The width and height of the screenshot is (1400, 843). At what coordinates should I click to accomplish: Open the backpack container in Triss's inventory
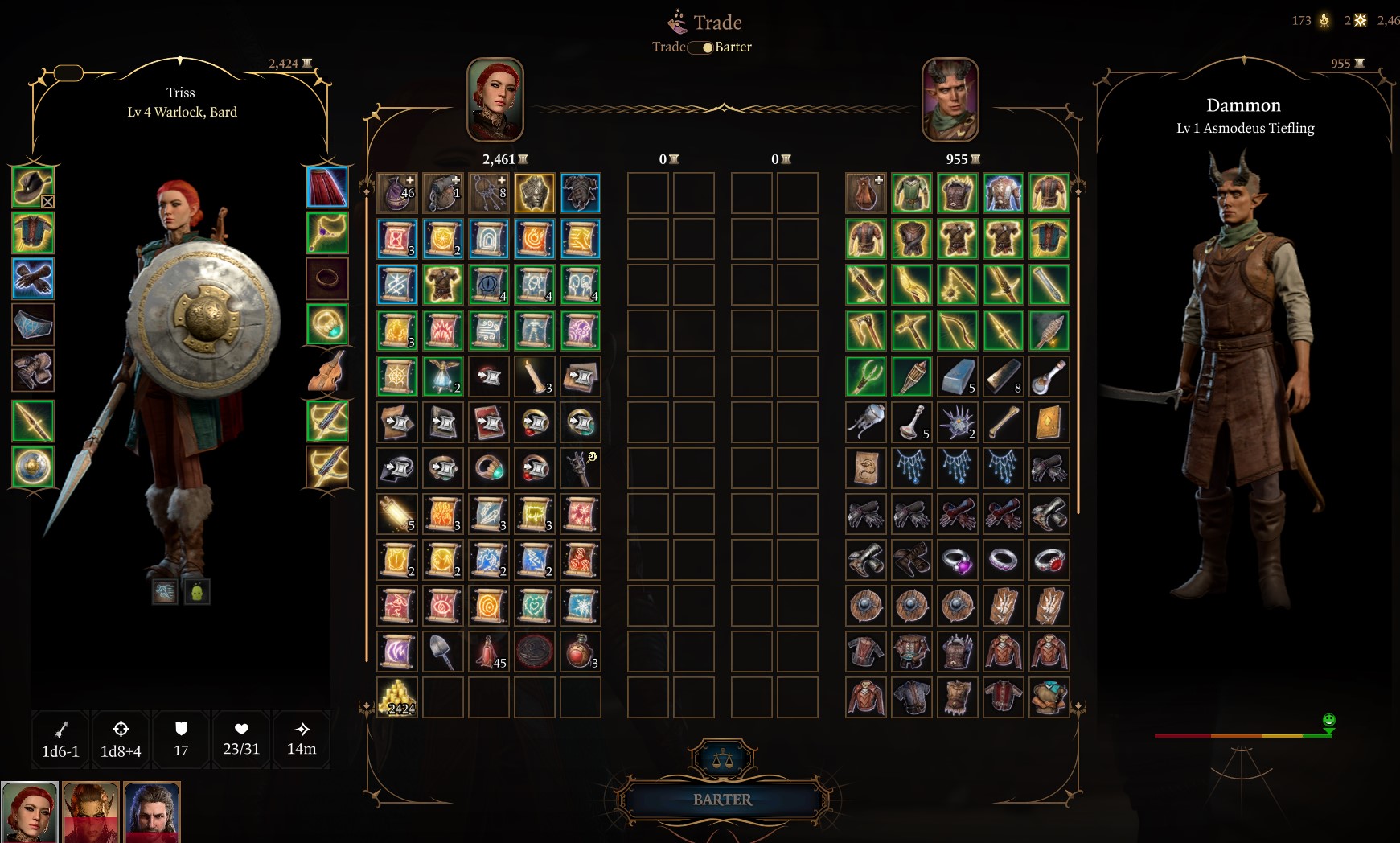pyautogui.click(x=443, y=192)
